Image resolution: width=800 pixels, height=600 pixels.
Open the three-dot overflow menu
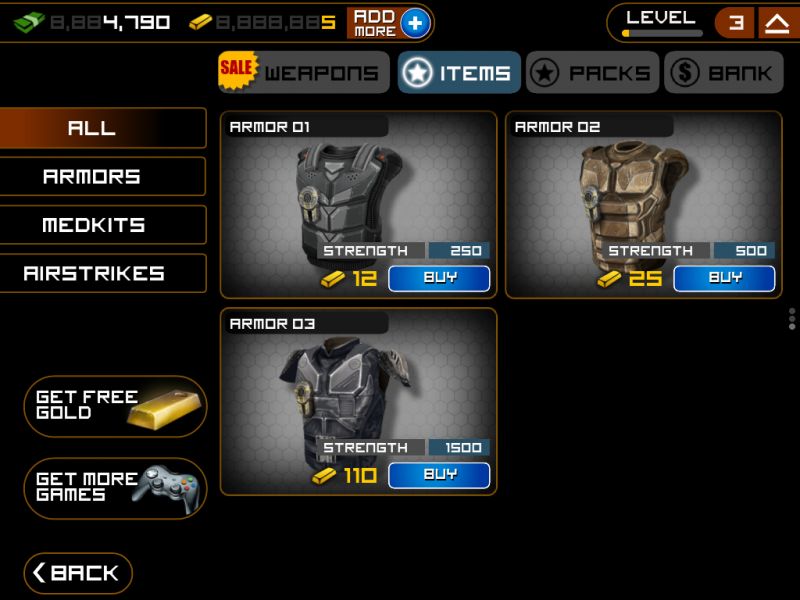click(792, 318)
